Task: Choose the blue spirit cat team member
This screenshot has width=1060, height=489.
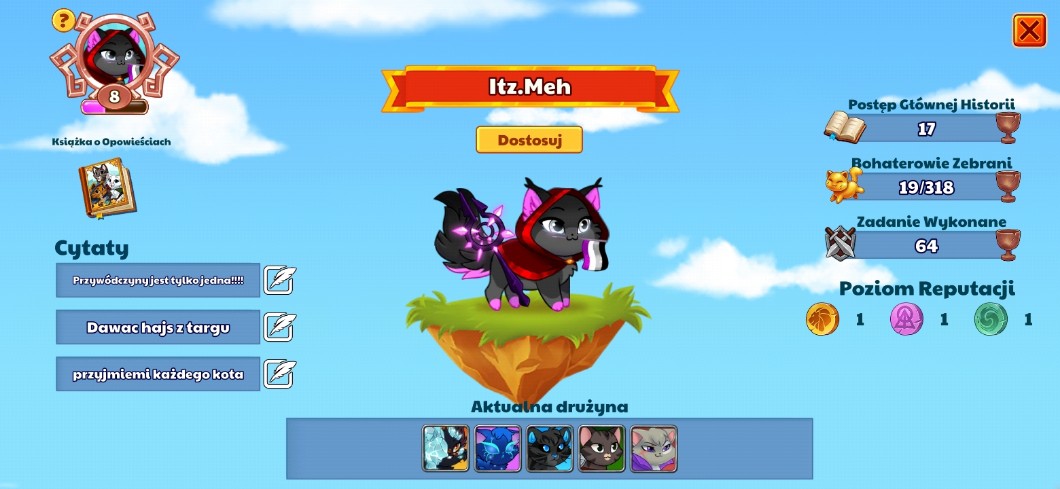Action: tap(498, 449)
